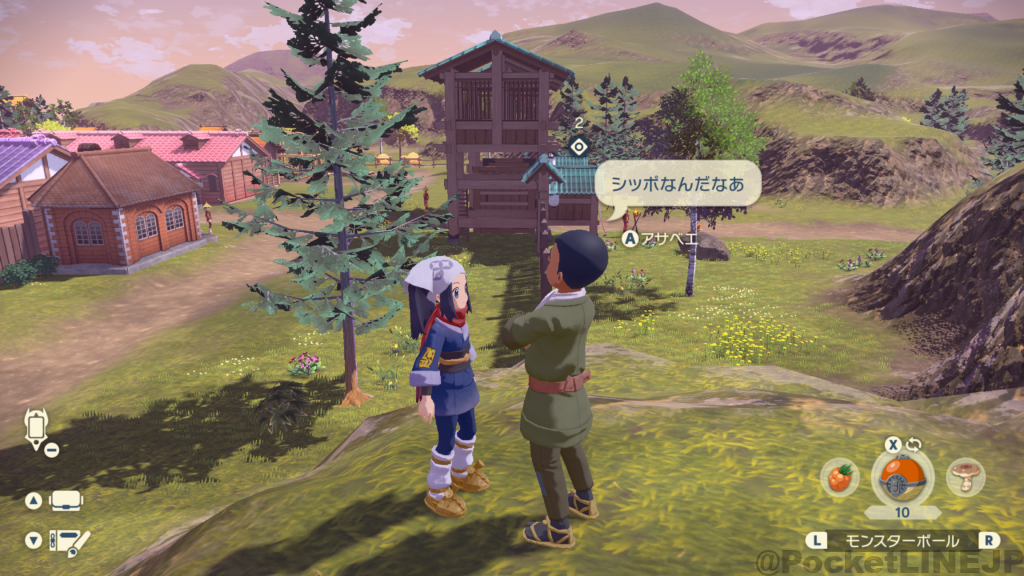Click the モンスターボール item name bar
Image resolution: width=1024 pixels, height=576 pixels.
point(903,540)
